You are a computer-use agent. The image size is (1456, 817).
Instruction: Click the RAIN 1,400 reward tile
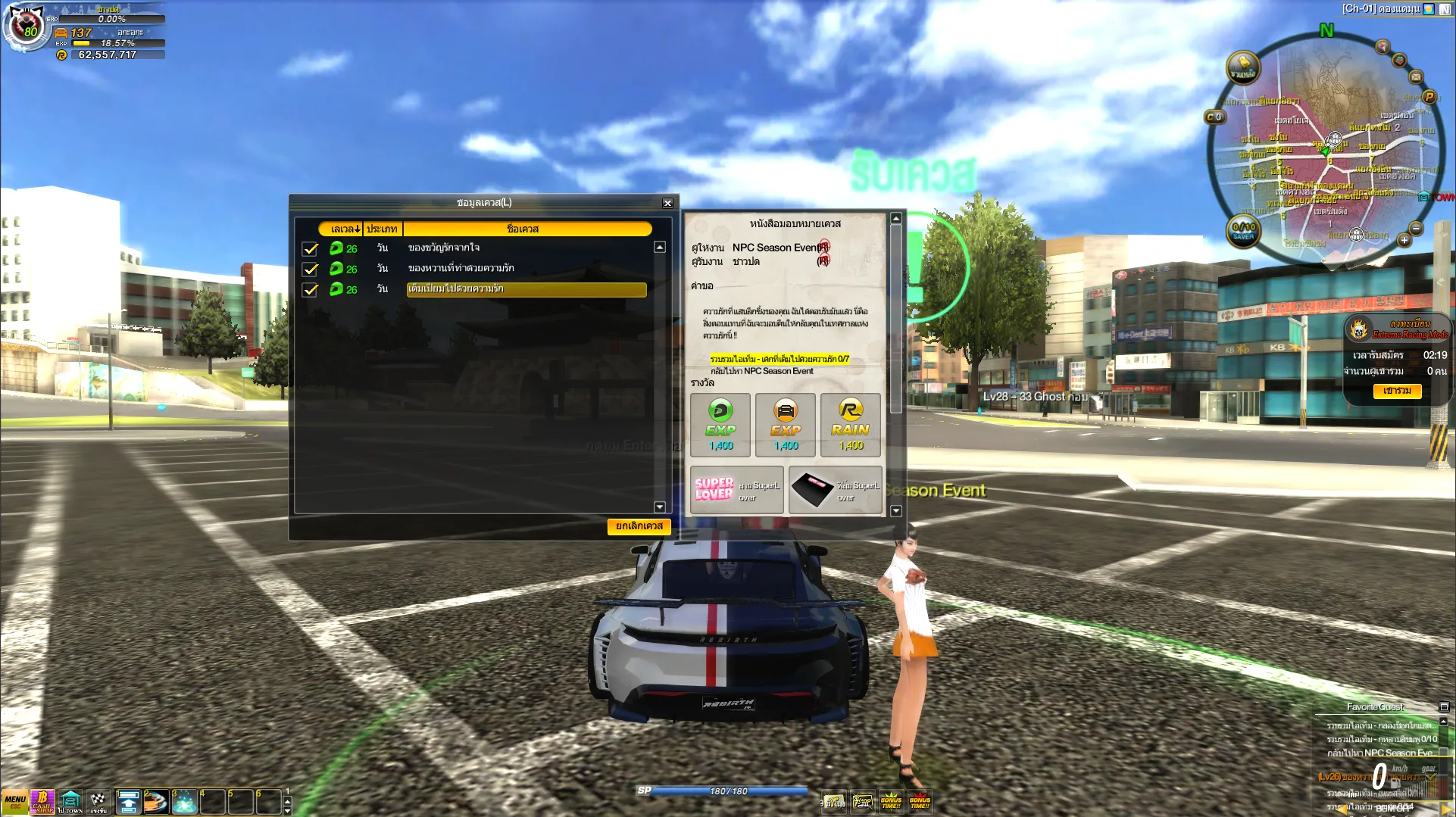[x=851, y=425]
